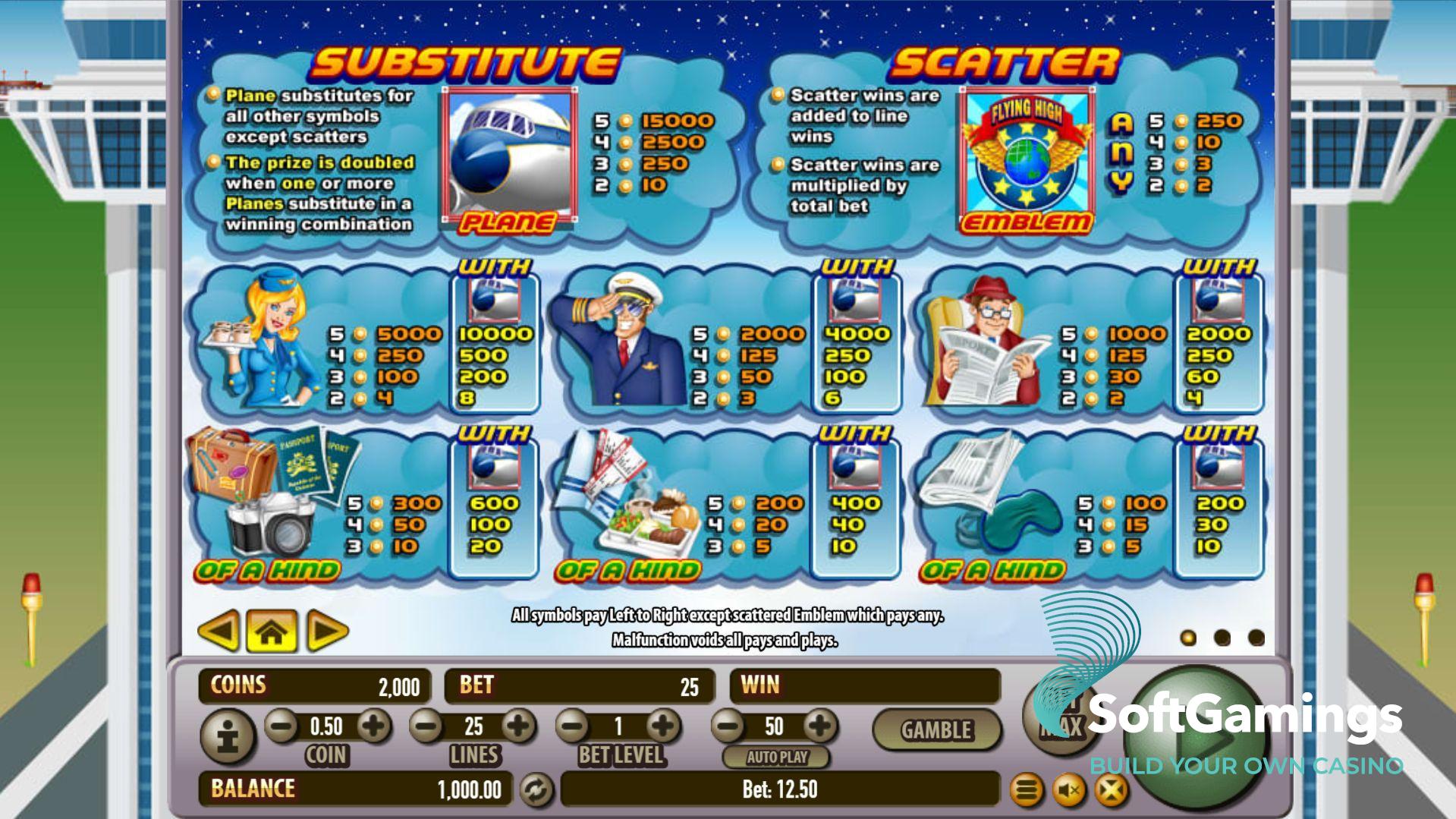This screenshot has width=1456, height=819.
Task: Decrease the auto play spin count
Action: coord(728,726)
